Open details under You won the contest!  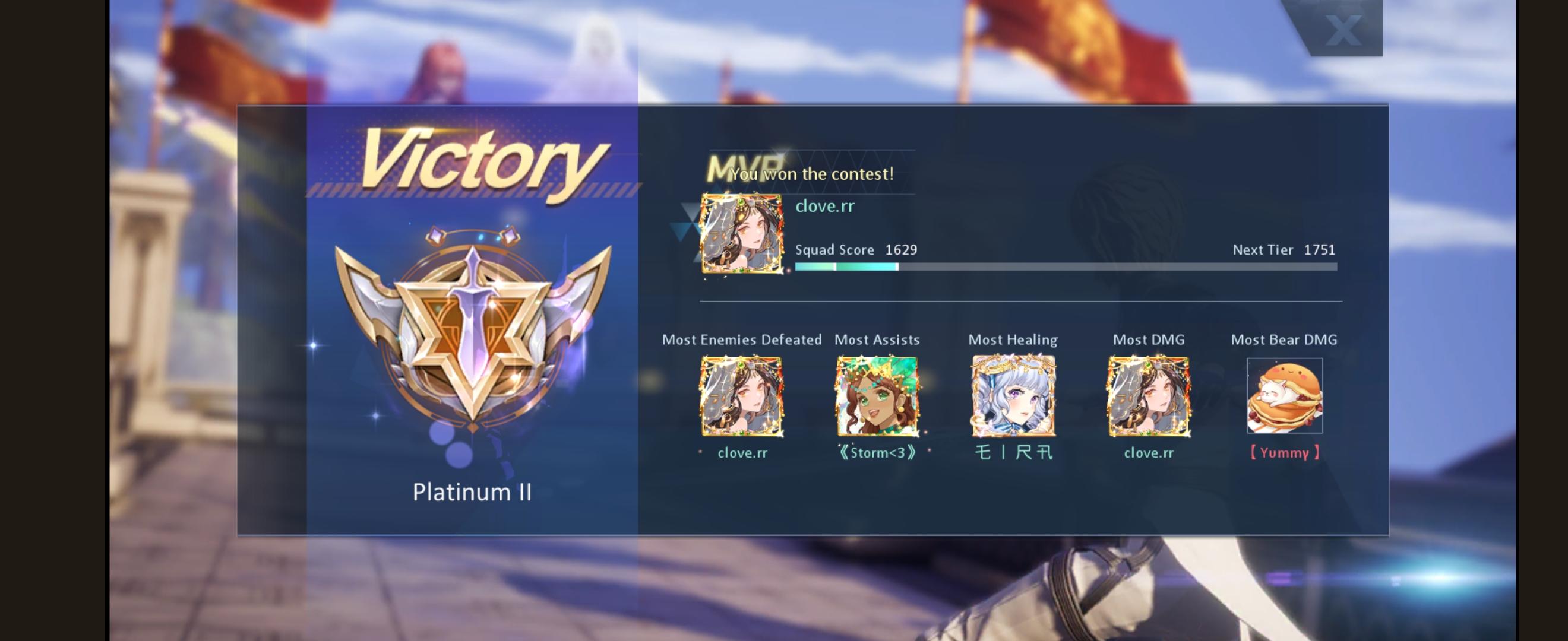coord(813,173)
